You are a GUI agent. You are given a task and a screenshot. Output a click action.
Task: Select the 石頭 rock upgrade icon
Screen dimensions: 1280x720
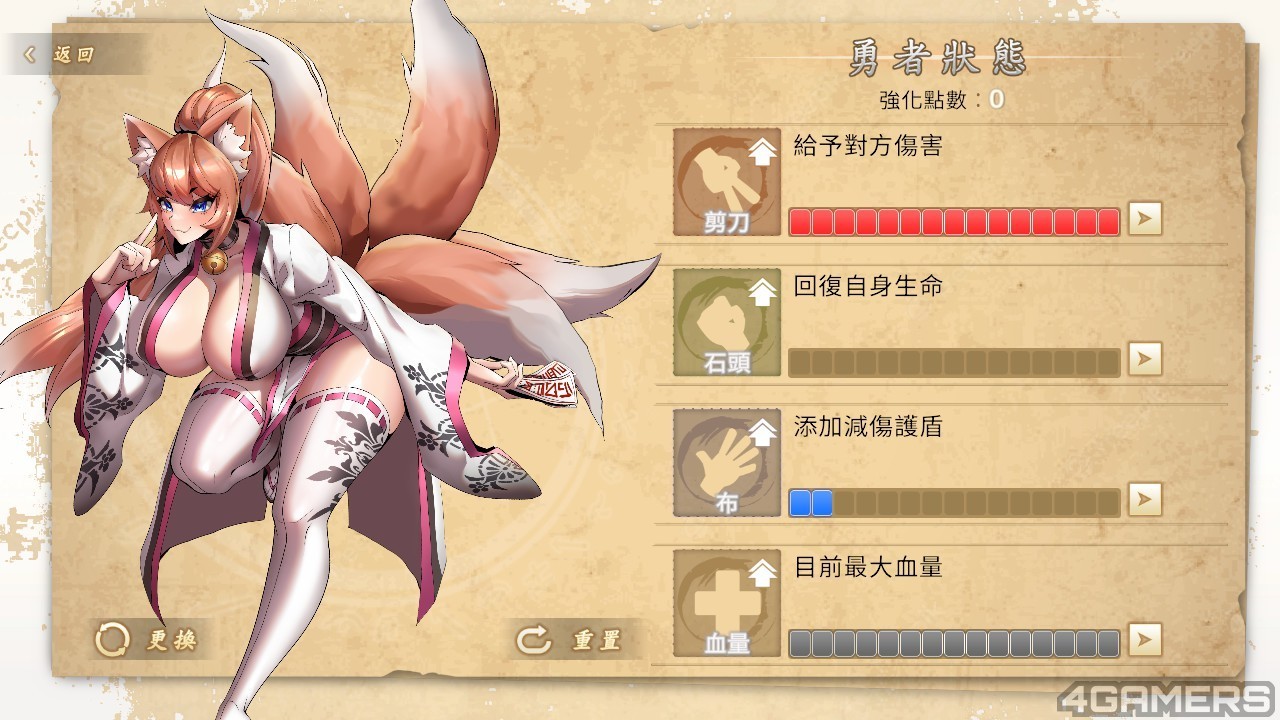pyautogui.click(x=727, y=322)
